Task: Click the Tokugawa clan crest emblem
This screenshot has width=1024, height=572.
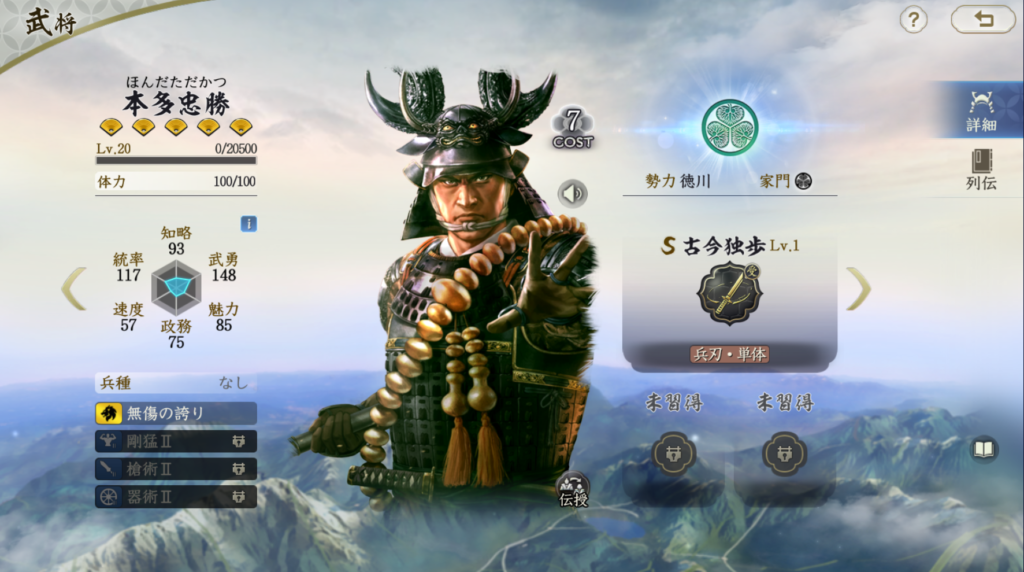Action: [x=729, y=127]
